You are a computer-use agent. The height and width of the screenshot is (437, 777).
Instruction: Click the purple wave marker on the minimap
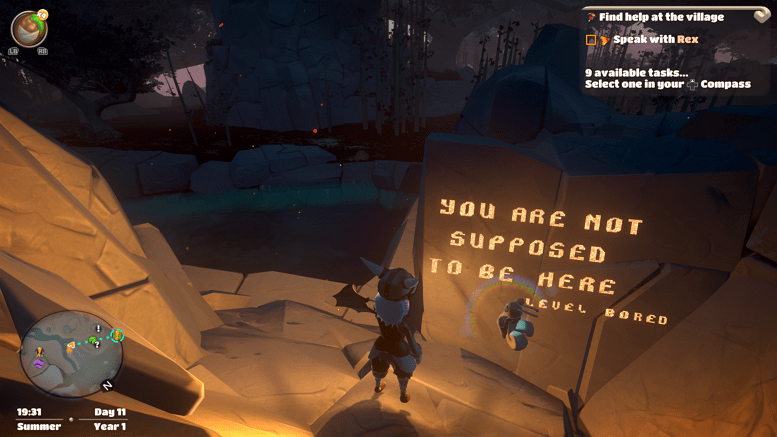(39, 364)
